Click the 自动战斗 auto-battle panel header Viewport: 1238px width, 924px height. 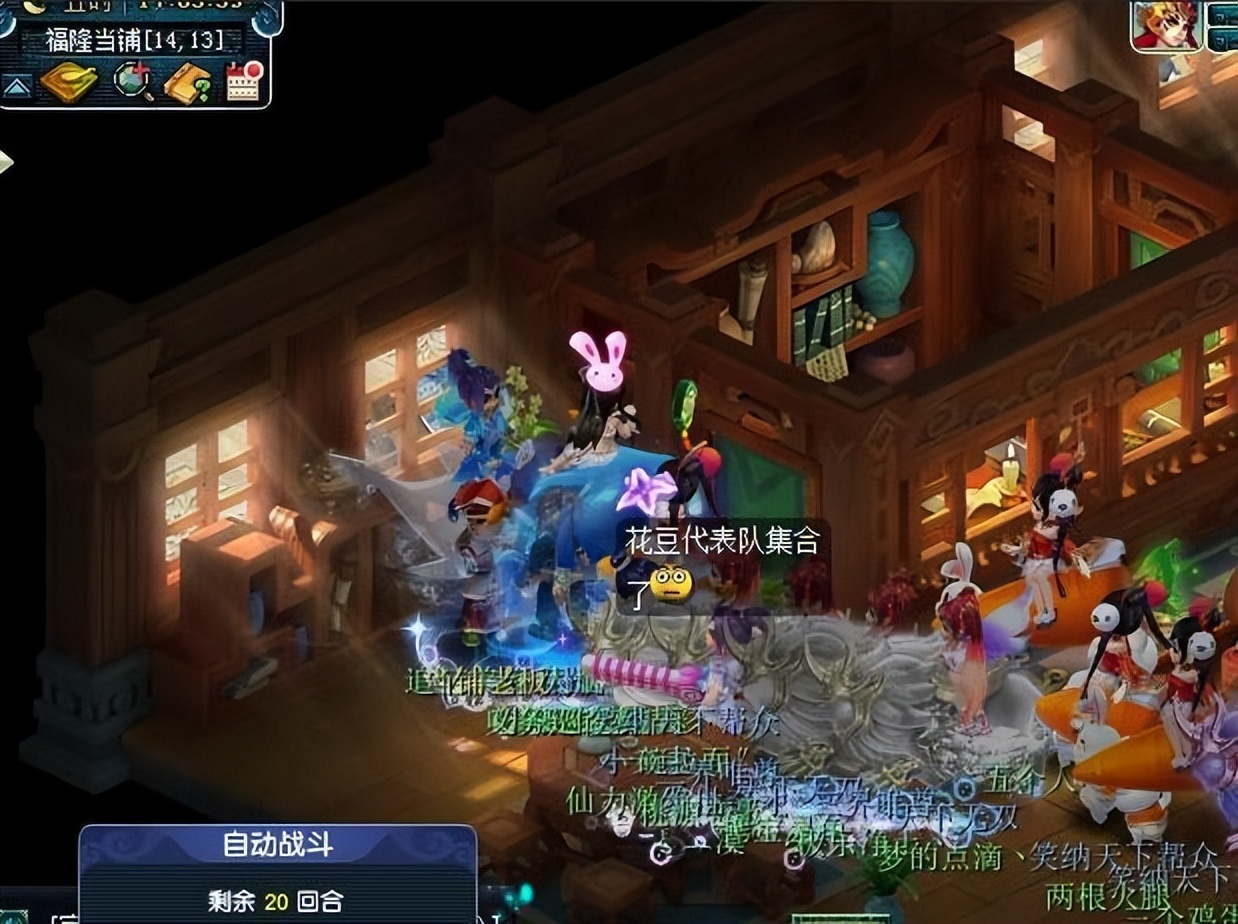coord(277,847)
